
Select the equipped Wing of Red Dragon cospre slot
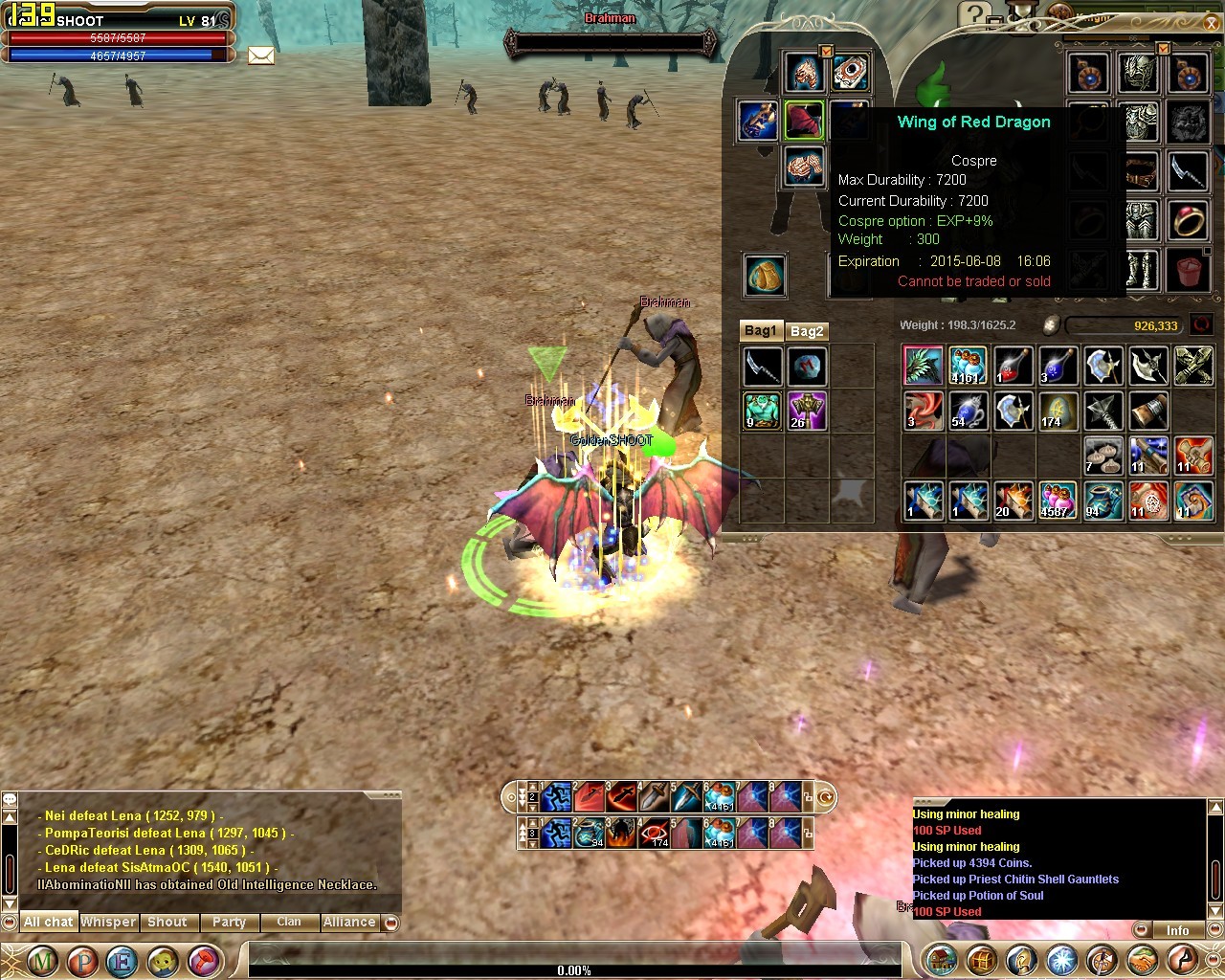pos(805,121)
